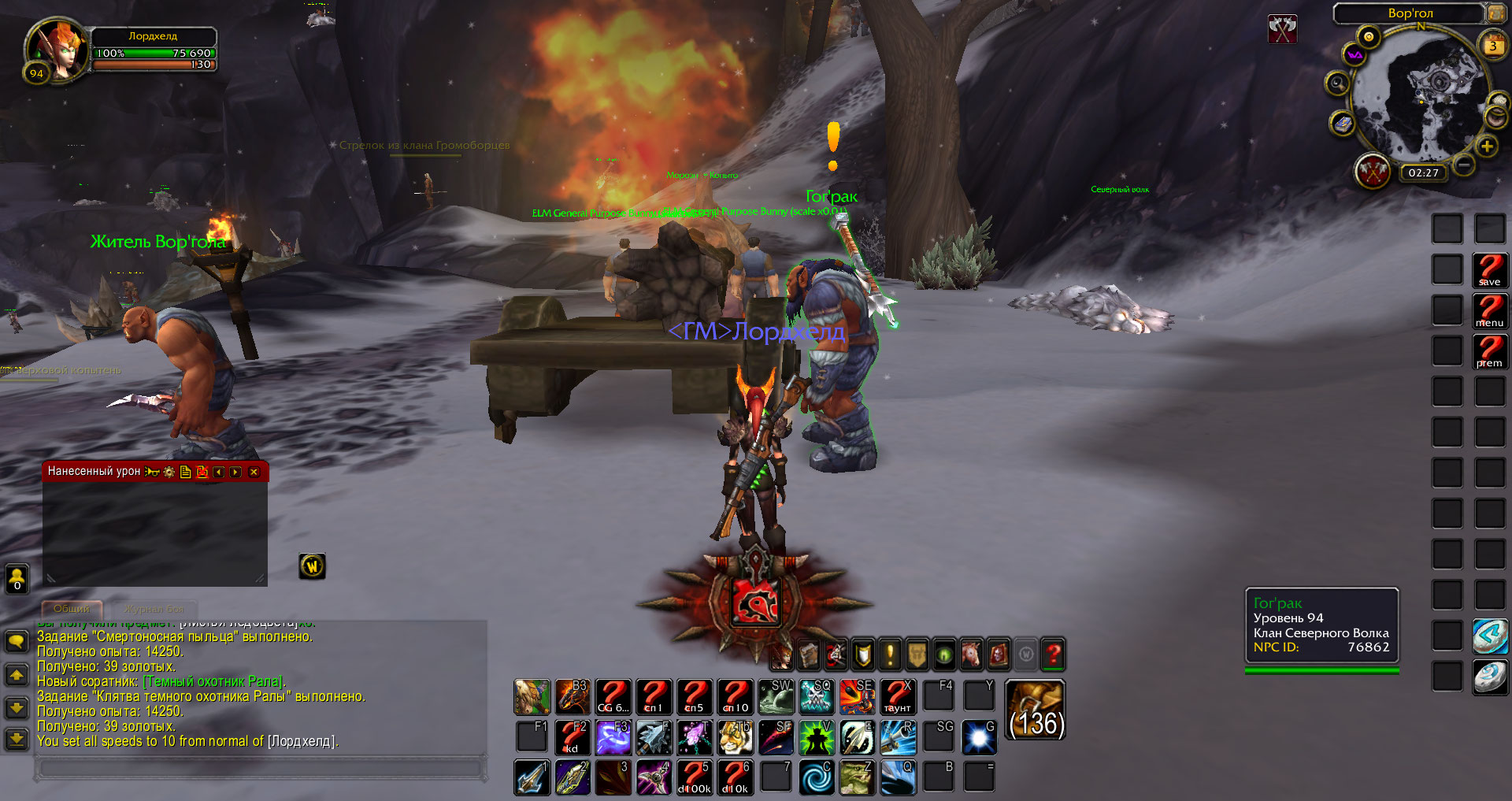Select the Общий chat tab
This screenshot has width=1512, height=801.
[71, 609]
